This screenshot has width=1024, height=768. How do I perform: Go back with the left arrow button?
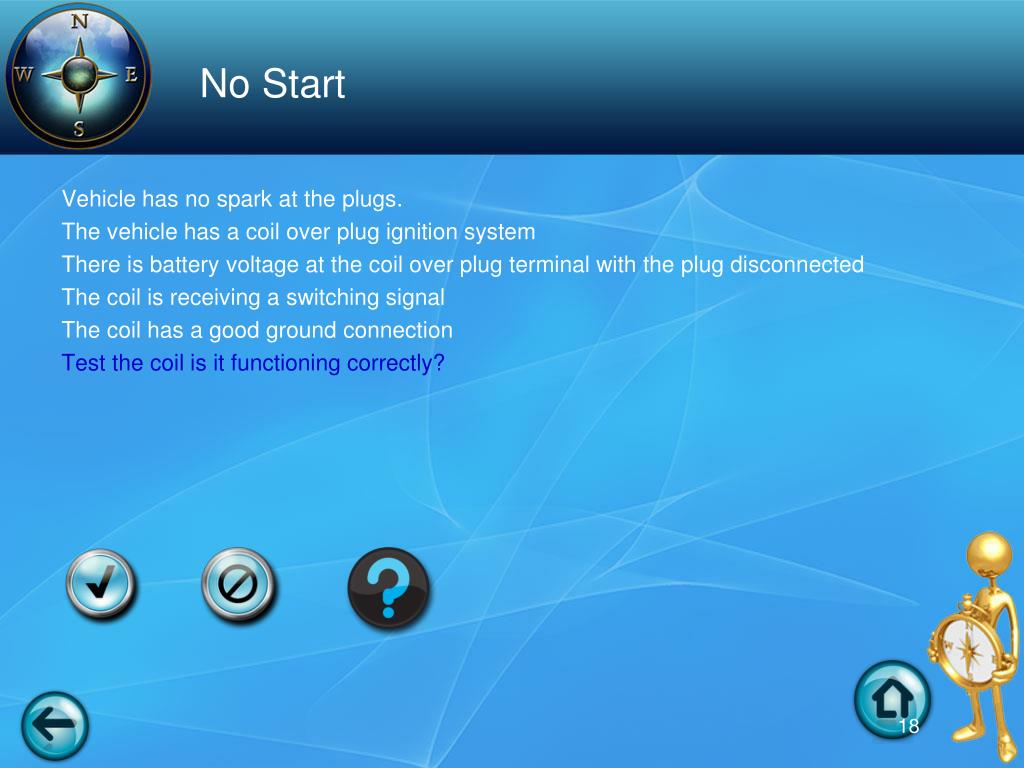point(55,725)
